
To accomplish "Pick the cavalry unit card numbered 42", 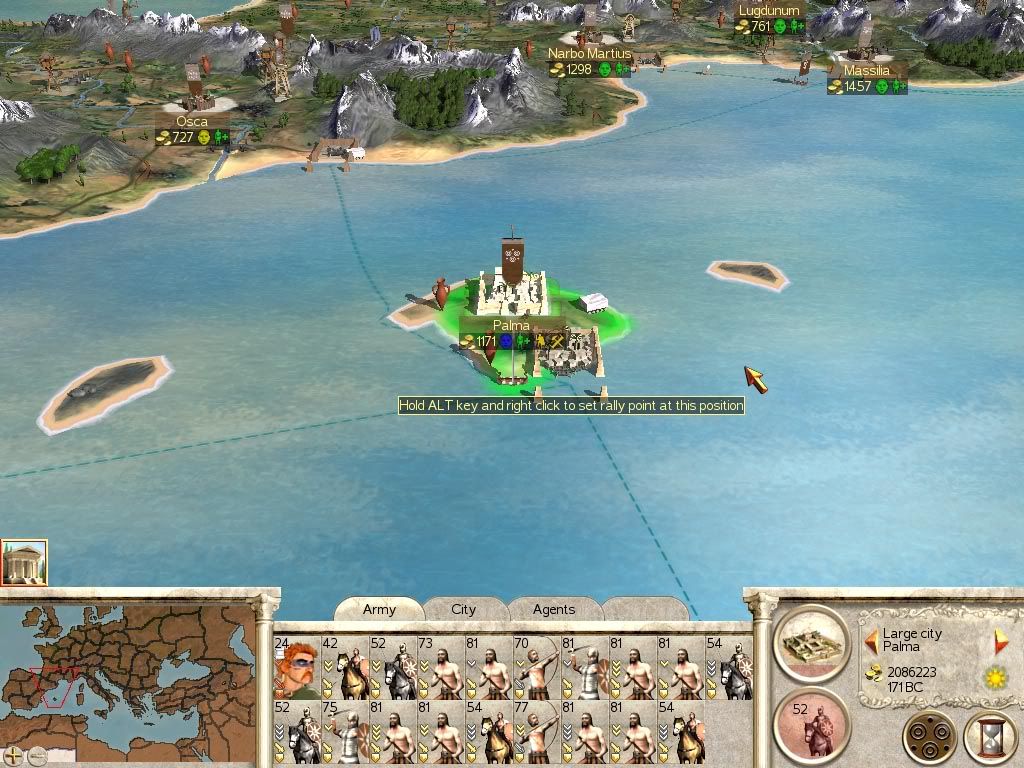I will click(344, 668).
